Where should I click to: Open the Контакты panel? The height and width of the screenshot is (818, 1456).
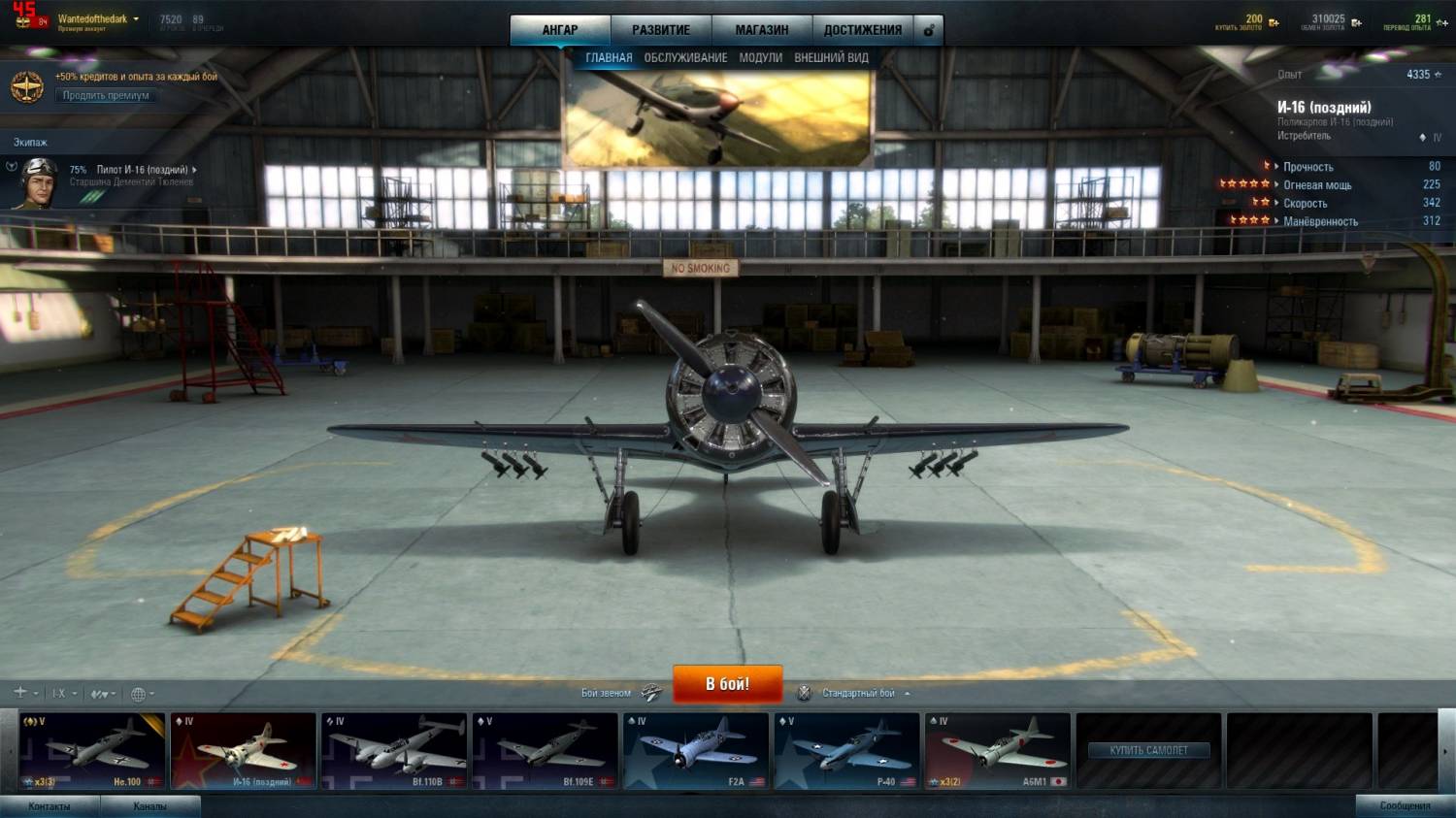50,806
